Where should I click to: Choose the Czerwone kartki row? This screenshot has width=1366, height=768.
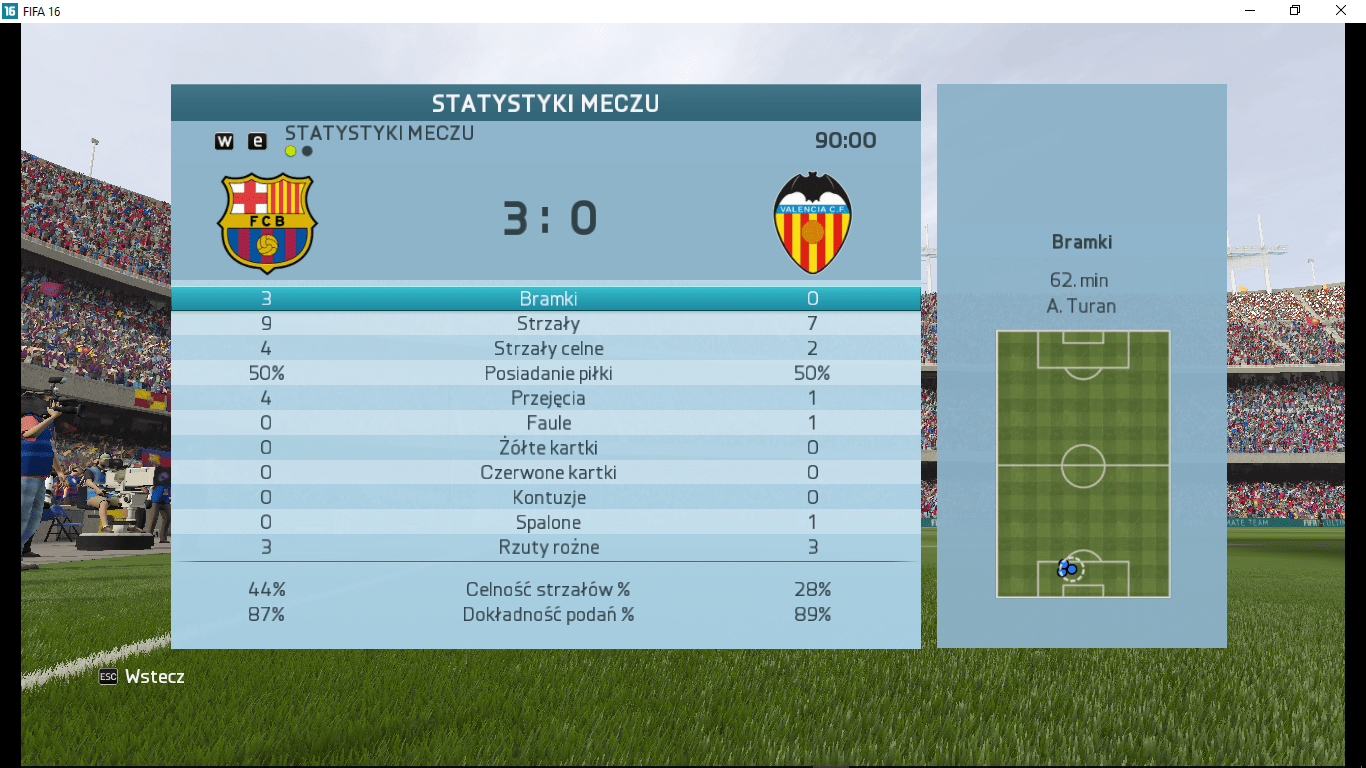pos(547,473)
